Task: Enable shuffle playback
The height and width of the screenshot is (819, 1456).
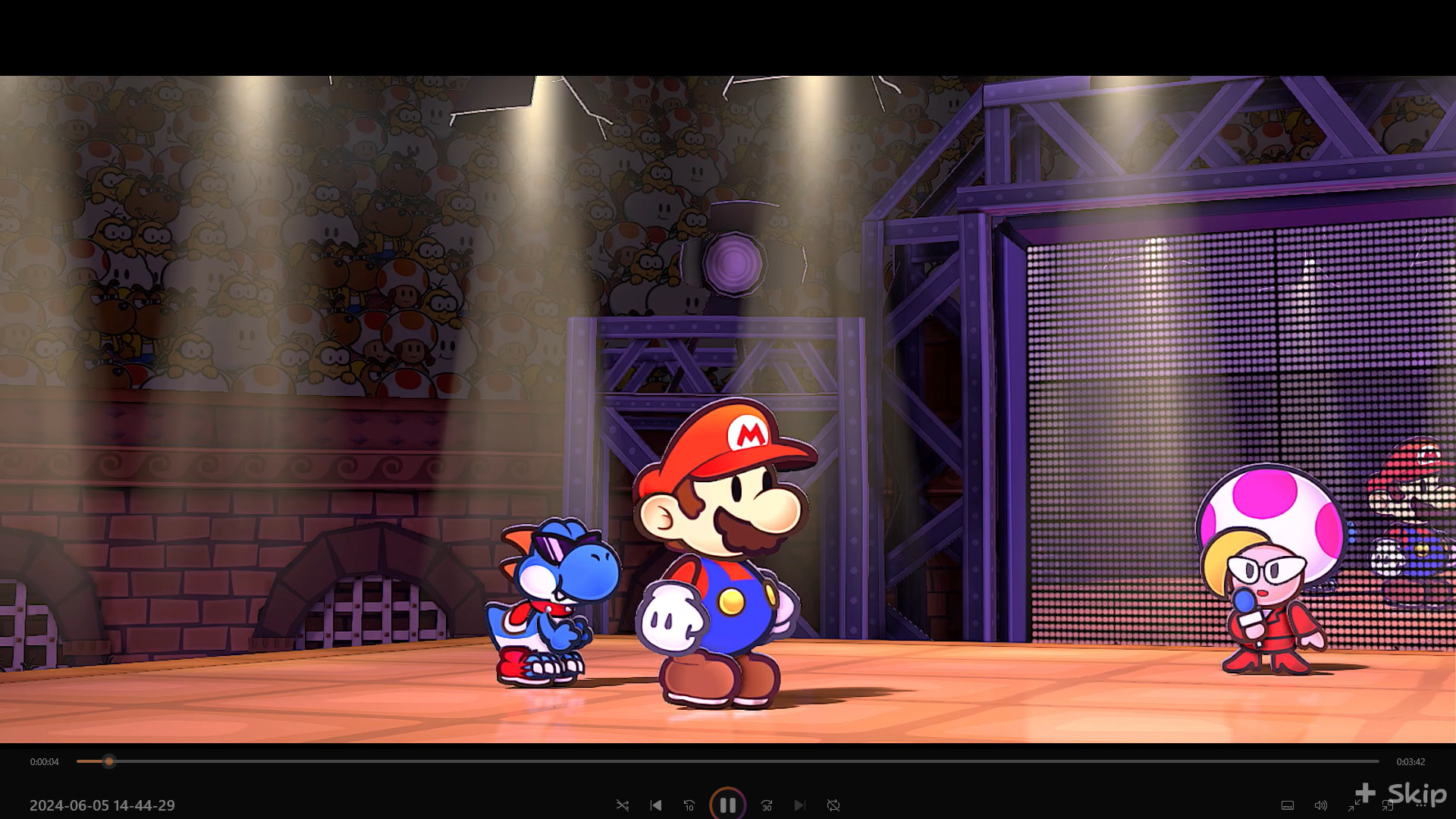Action: (623, 805)
